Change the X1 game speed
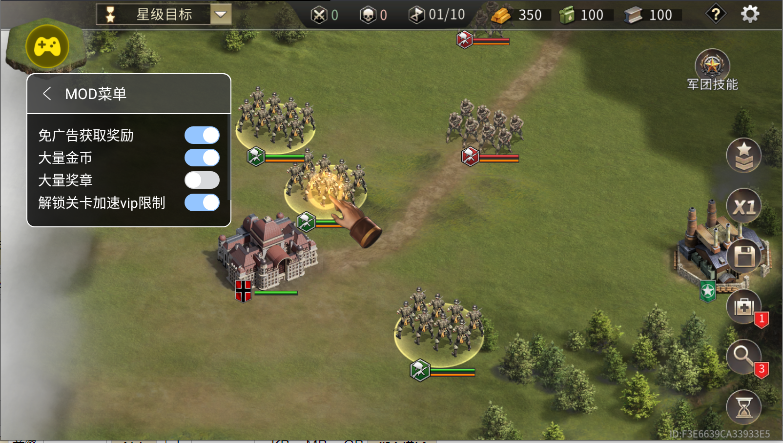Viewport: 783px width, 443px height. coord(743,206)
